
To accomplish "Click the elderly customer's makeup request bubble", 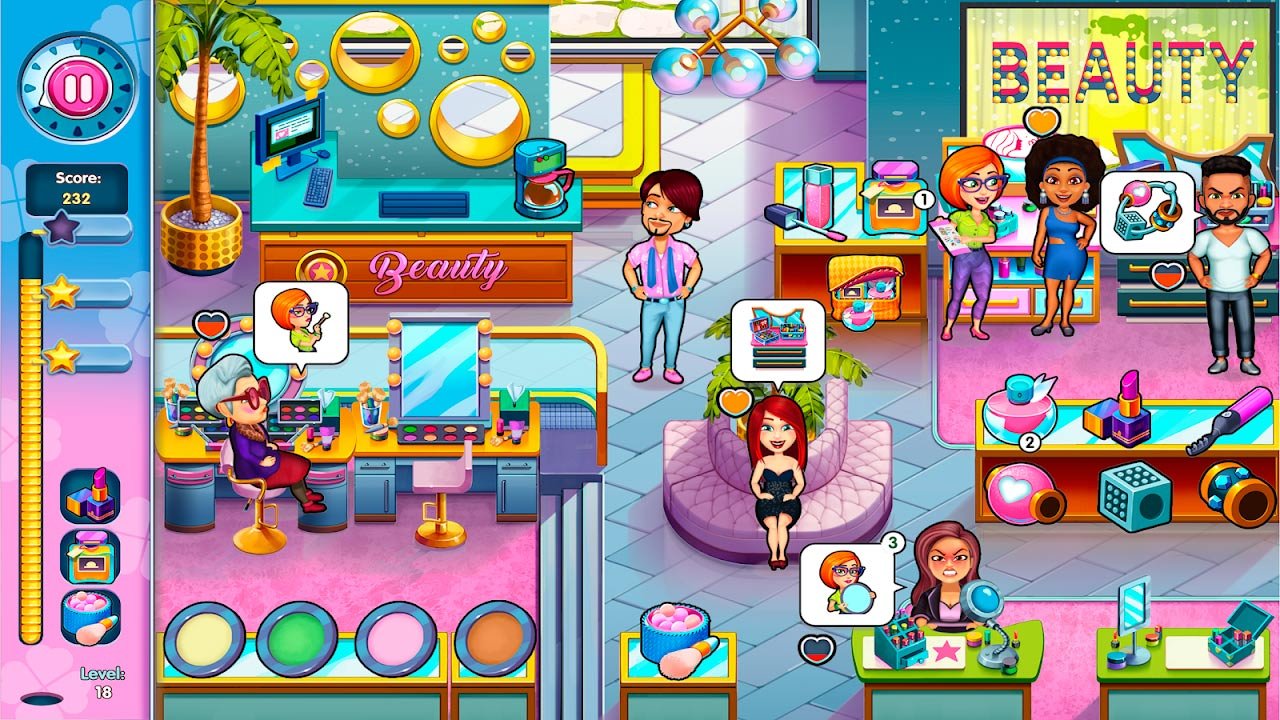I will [300, 322].
